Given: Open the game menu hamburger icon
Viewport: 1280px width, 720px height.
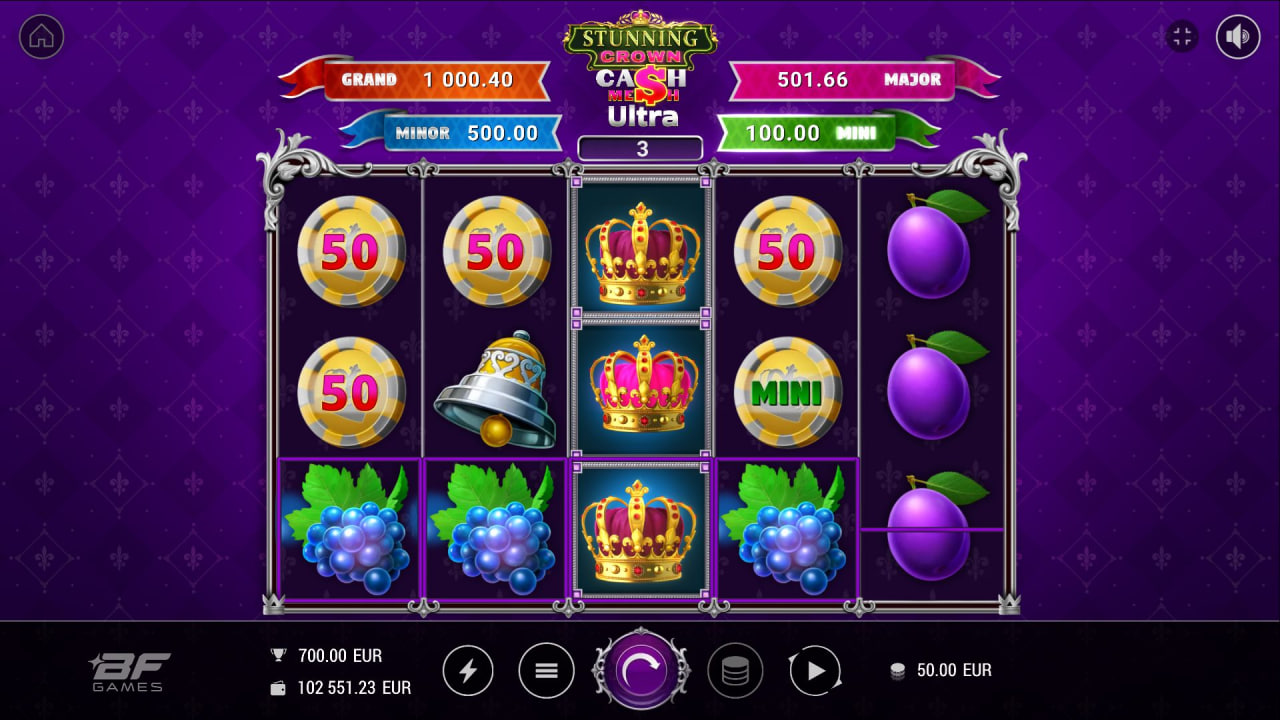Looking at the screenshot, I should [x=546, y=671].
